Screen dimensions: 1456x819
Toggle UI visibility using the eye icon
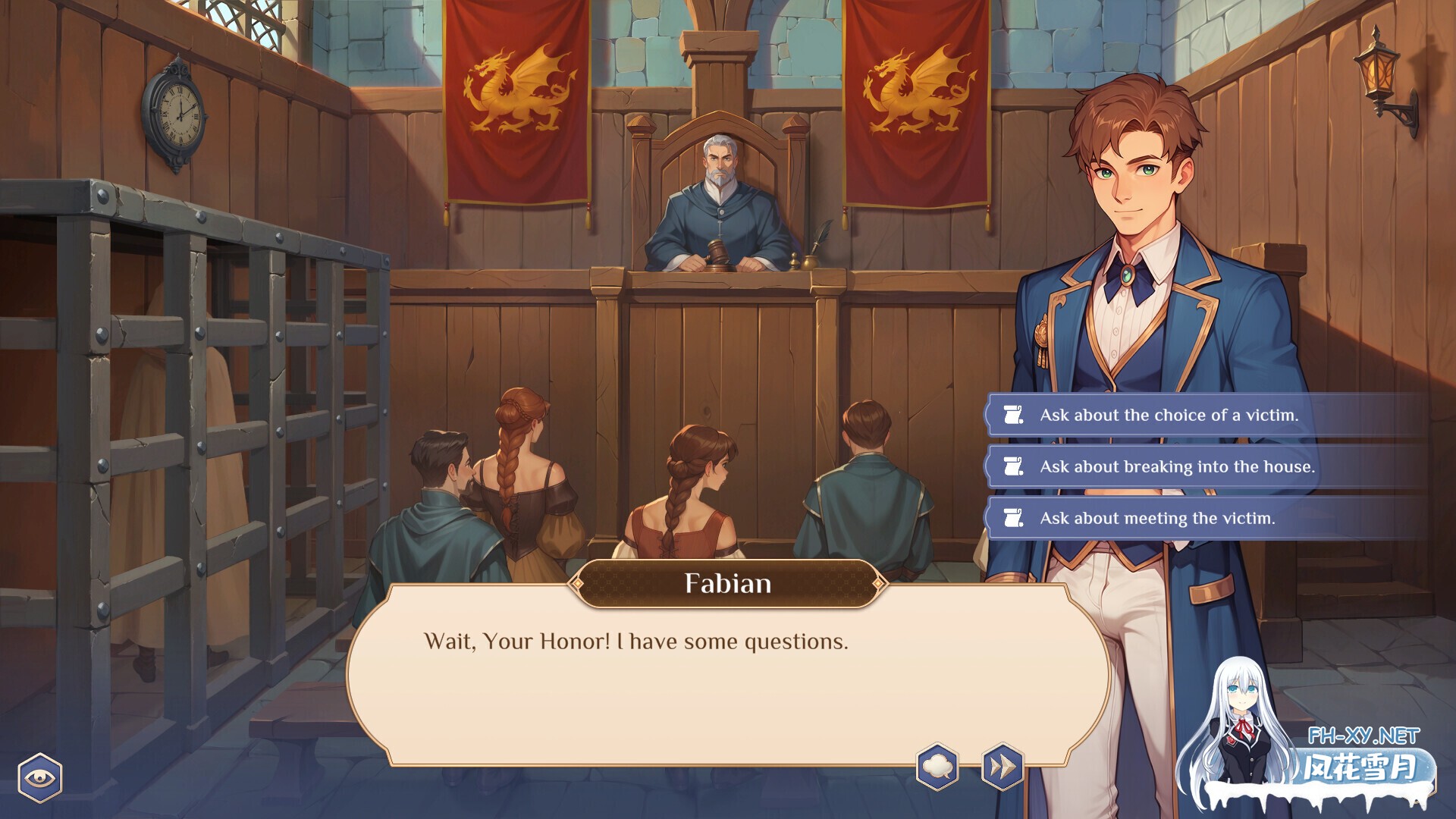coord(42,777)
